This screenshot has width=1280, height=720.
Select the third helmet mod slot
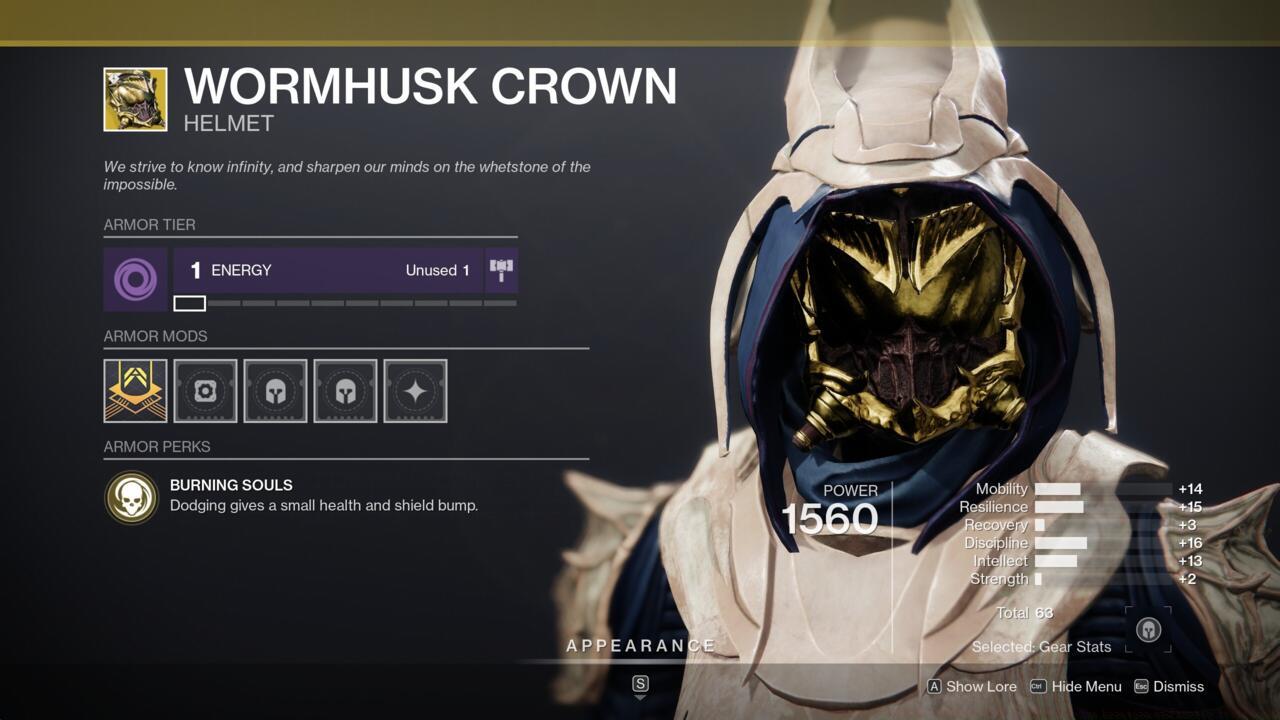[275, 391]
